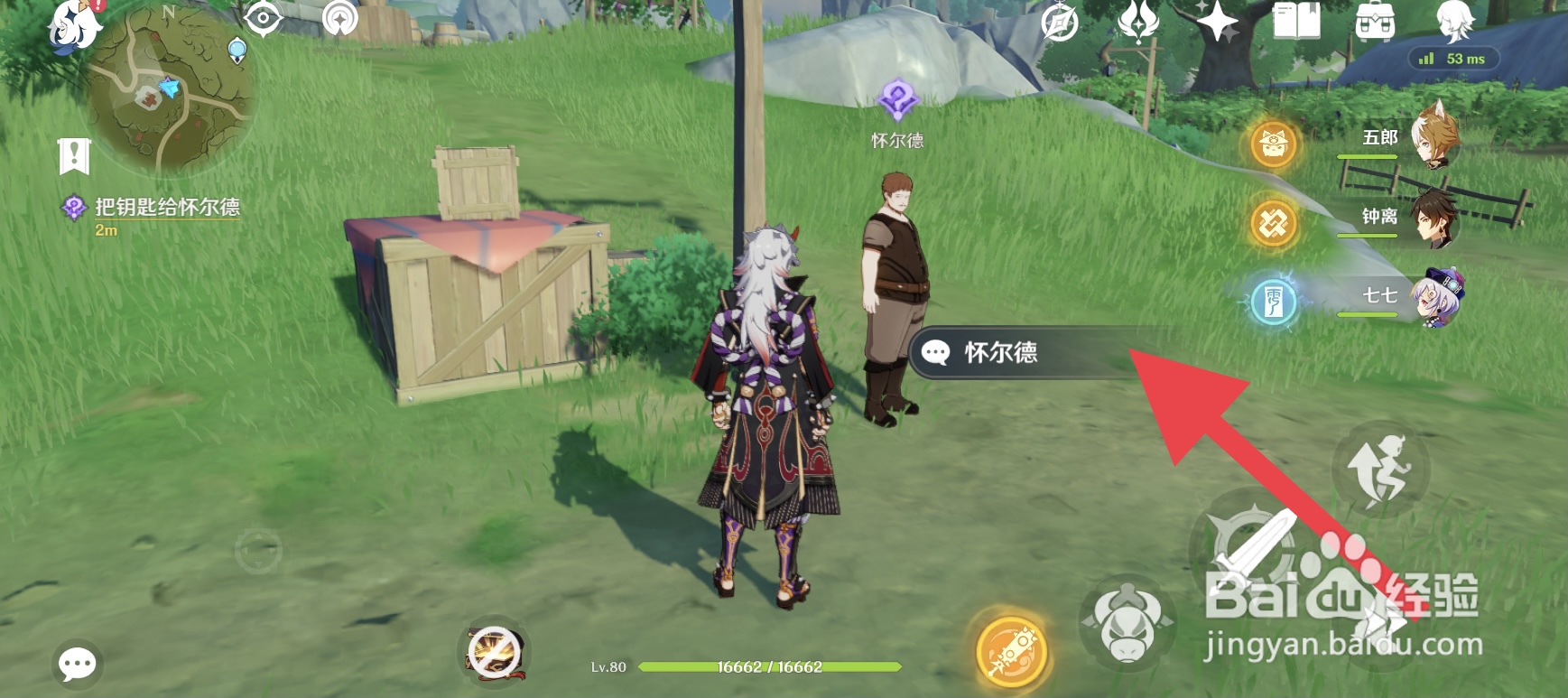Image resolution: width=1568 pixels, height=698 pixels.
Task: Open the Paimon menu
Action: pyautogui.click(x=72, y=29)
